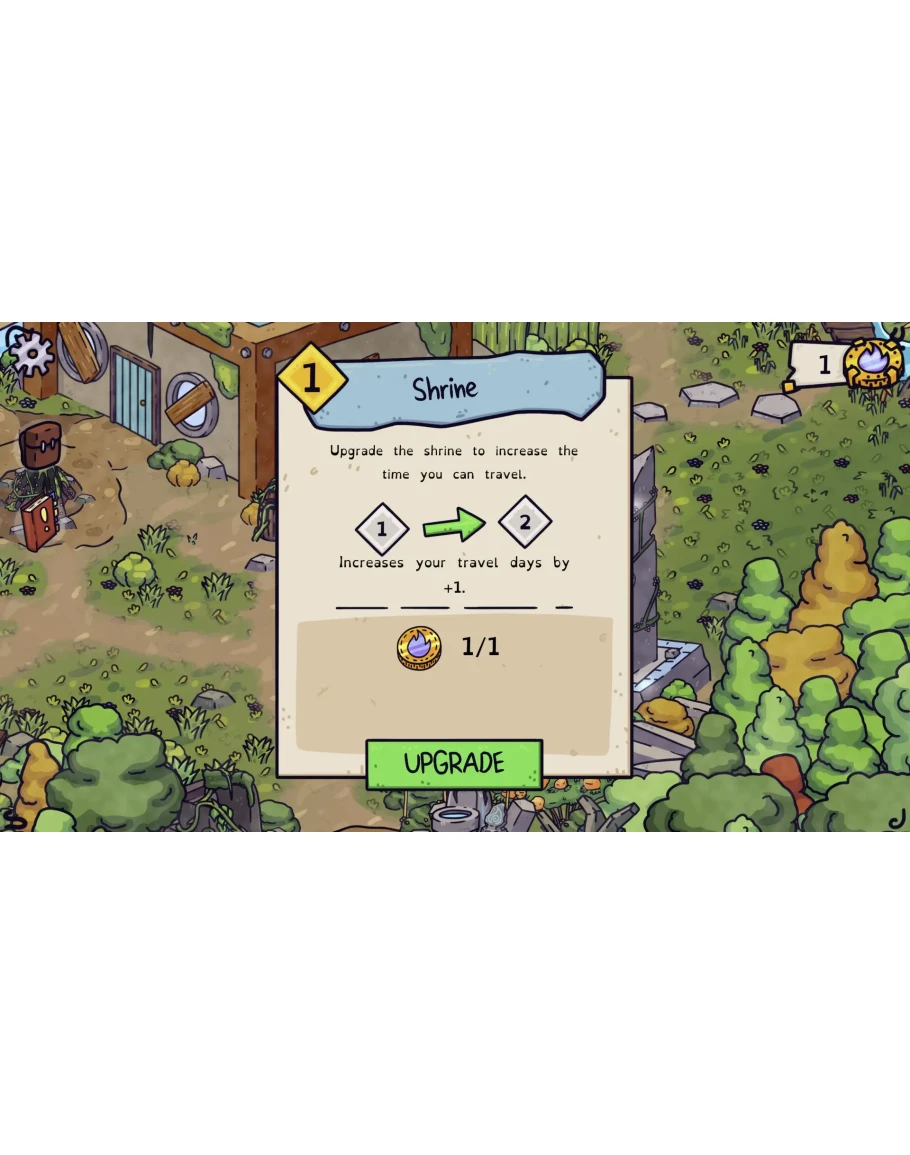This screenshot has height=1155, width=910.
Task: Click the flame coin currency counter
Action: (846, 364)
